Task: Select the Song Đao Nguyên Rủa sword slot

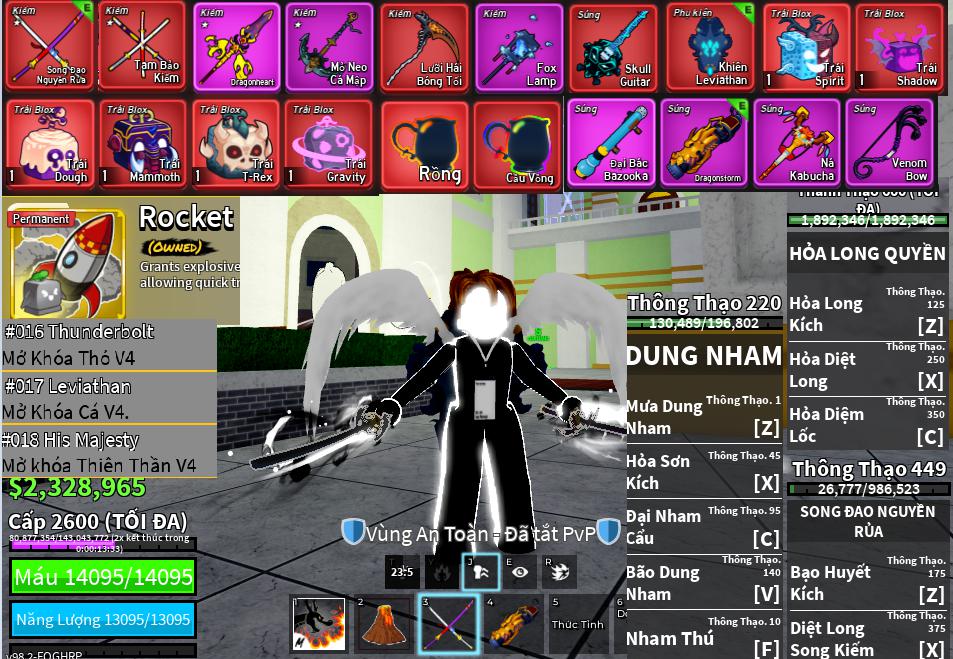Action: tap(50, 47)
